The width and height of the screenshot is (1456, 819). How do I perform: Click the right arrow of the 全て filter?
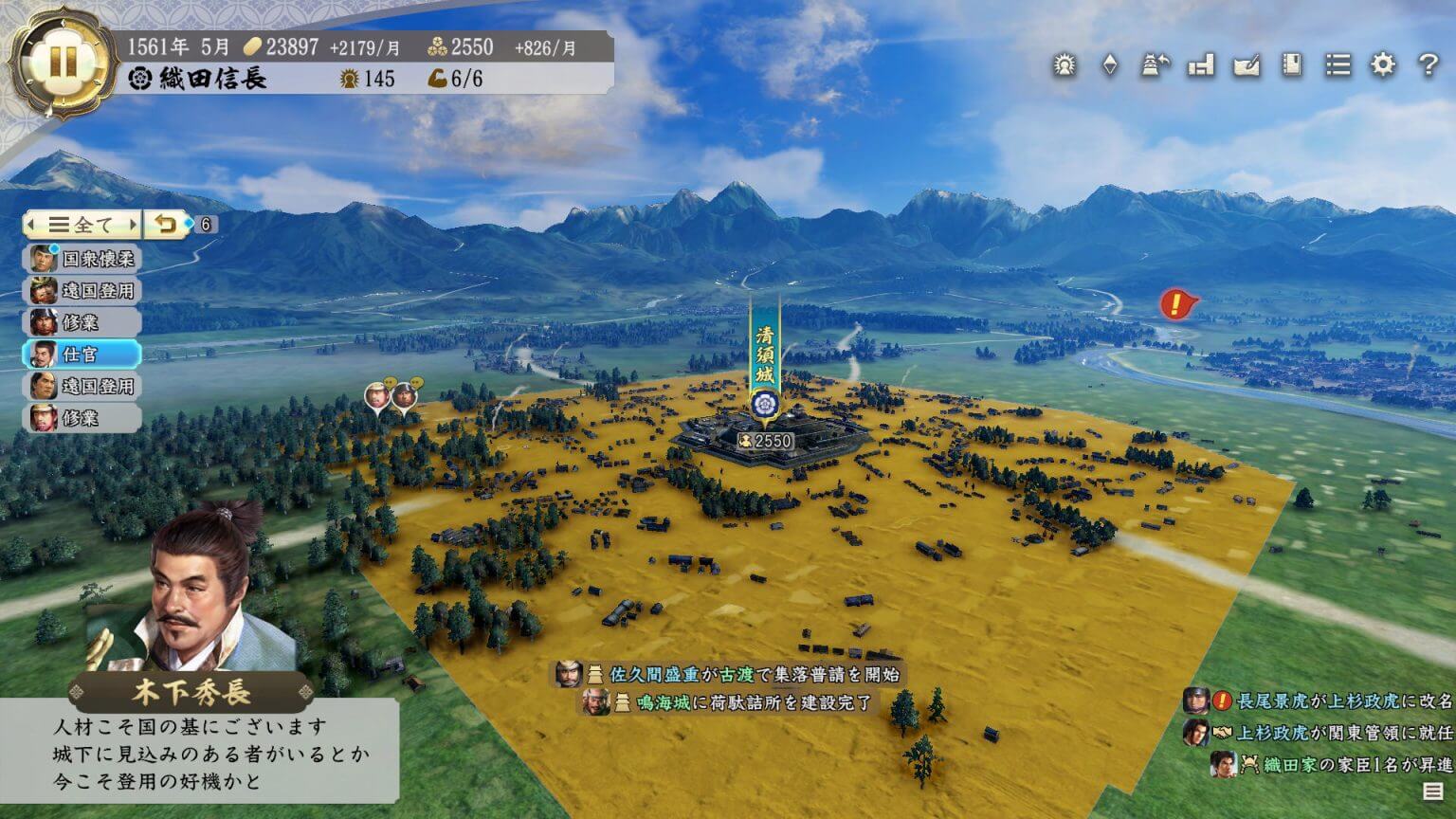click(133, 225)
